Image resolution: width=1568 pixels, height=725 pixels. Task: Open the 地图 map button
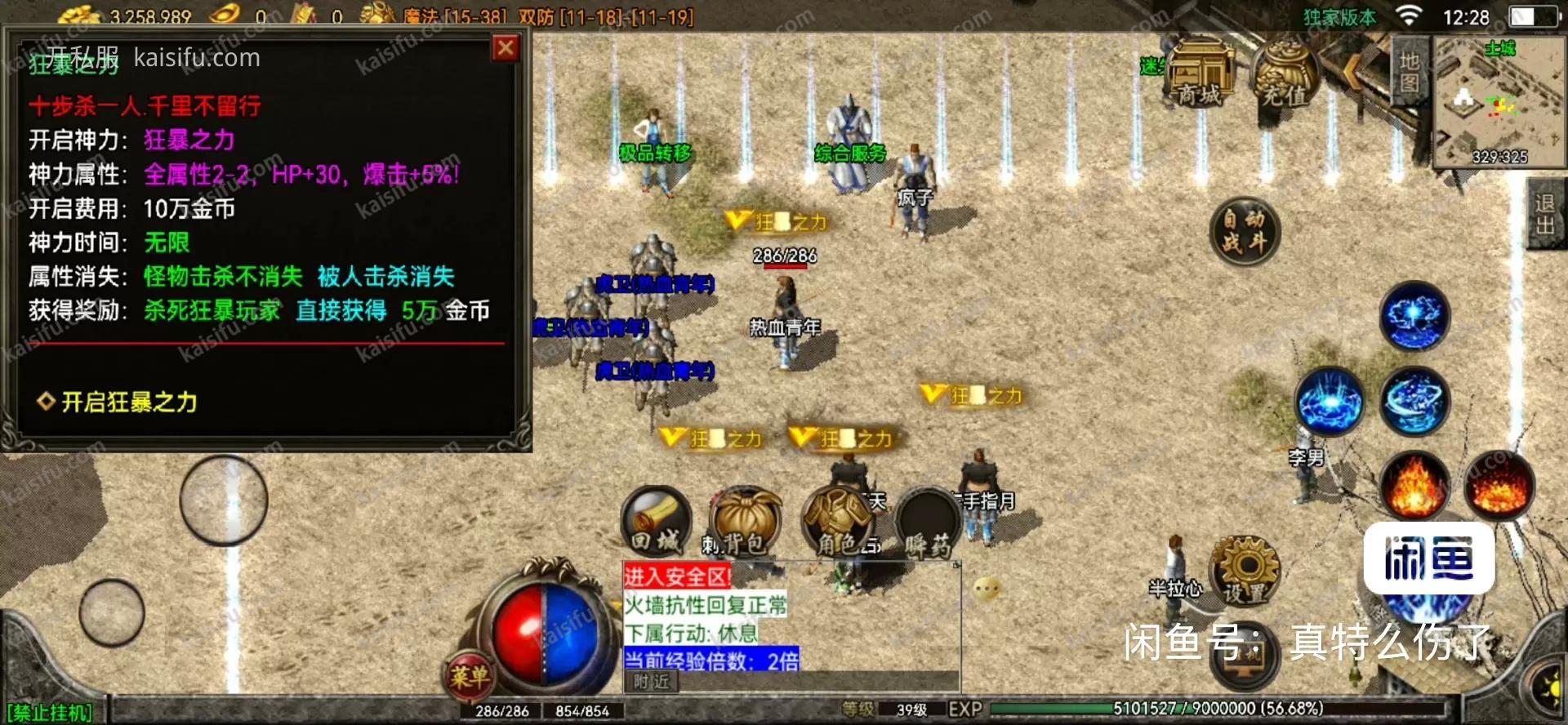coord(1410,71)
